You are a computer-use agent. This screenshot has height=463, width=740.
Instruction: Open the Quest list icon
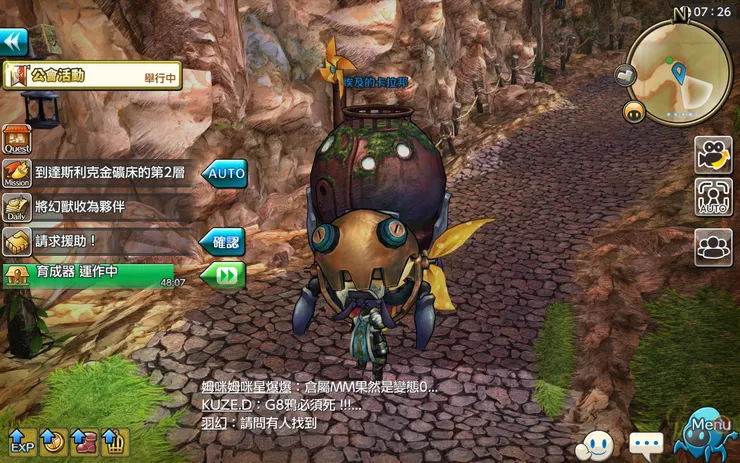coord(16,139)
